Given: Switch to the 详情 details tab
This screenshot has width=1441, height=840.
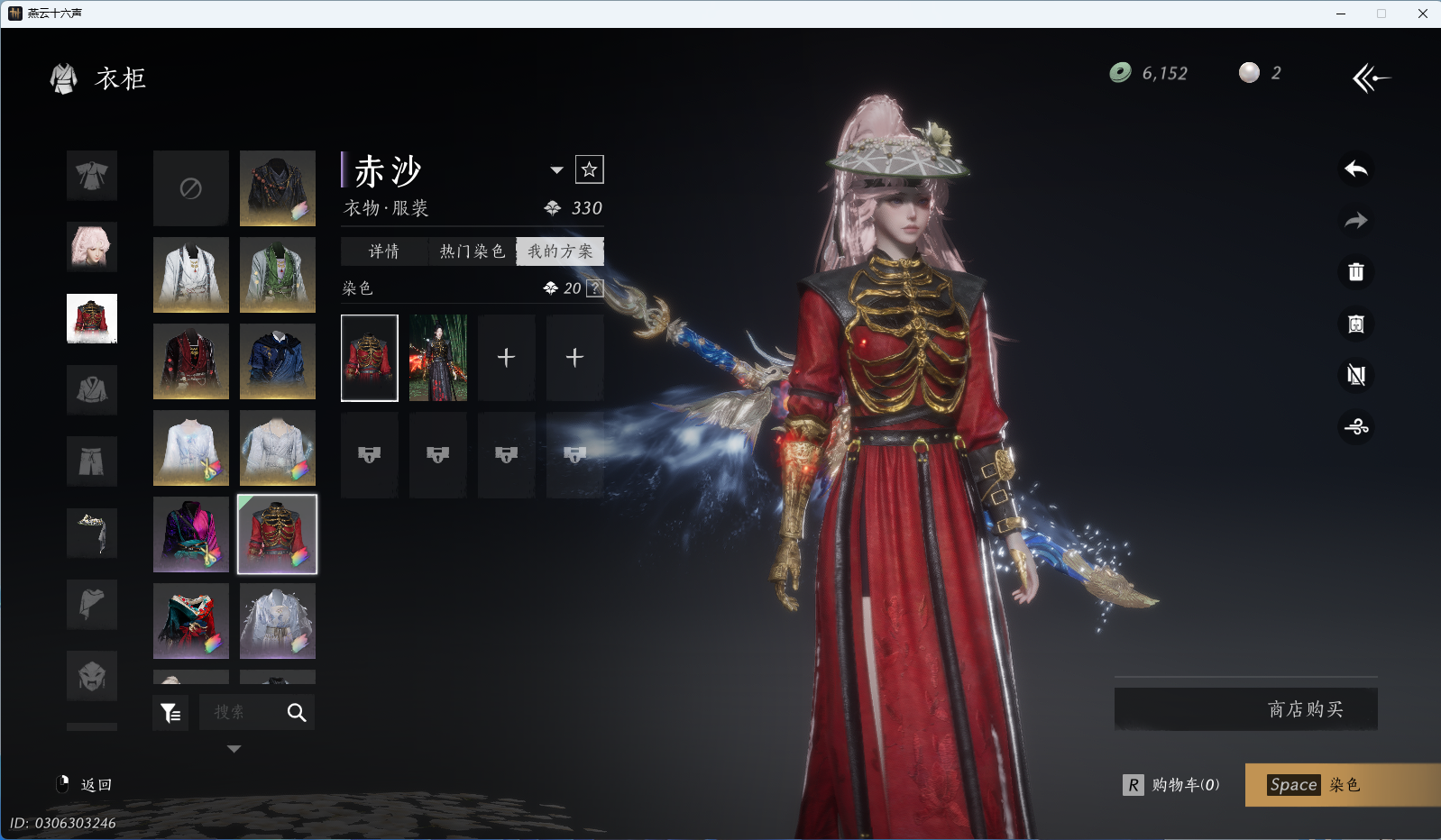Looking at the screenshot, I should (x=383, y=251).
